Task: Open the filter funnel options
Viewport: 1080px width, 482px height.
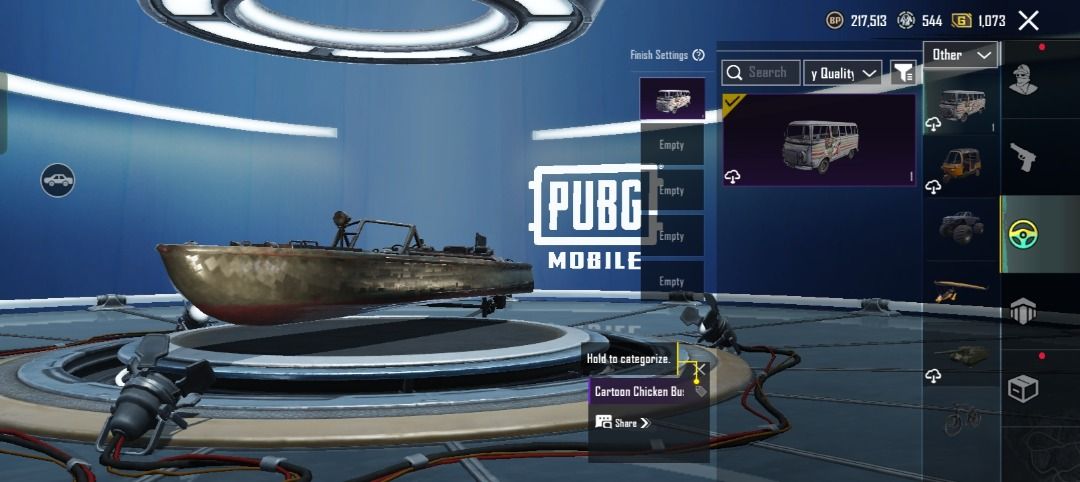Action: [x=903, y=72]
